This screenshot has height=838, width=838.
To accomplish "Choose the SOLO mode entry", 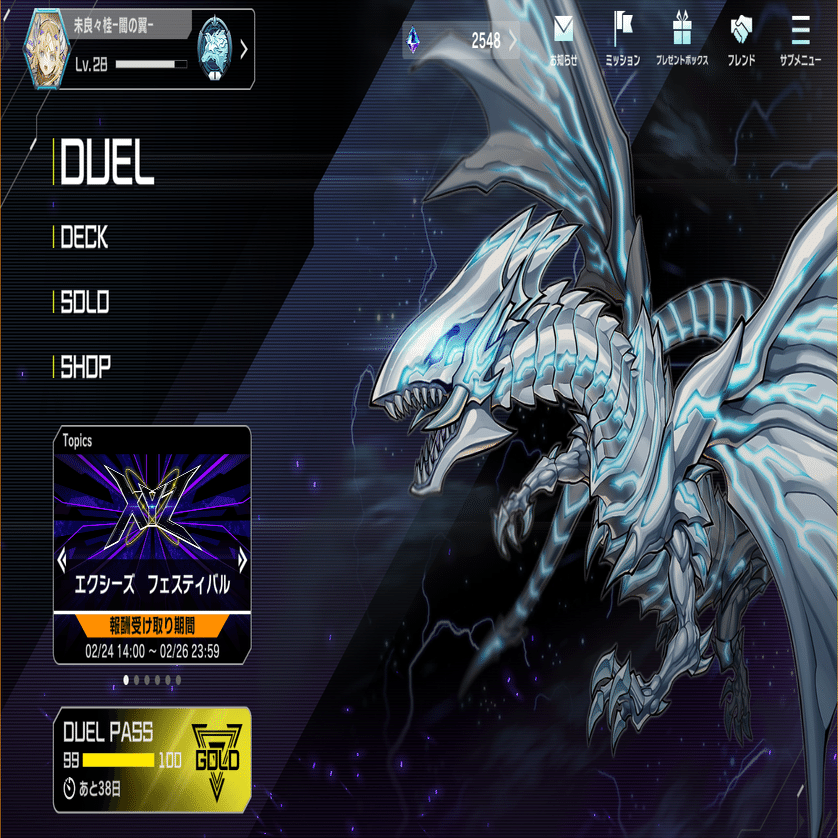I will tap(85, 302).
